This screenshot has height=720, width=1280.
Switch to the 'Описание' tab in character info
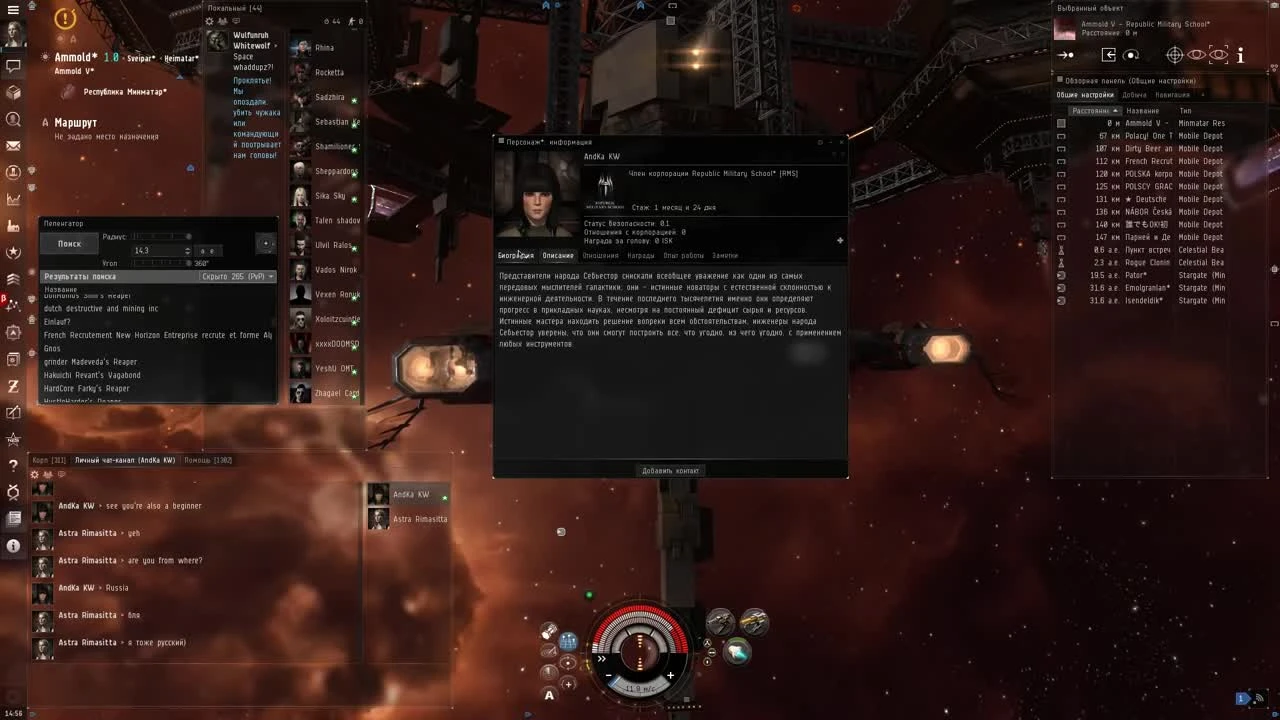click(x=558, y=255)
